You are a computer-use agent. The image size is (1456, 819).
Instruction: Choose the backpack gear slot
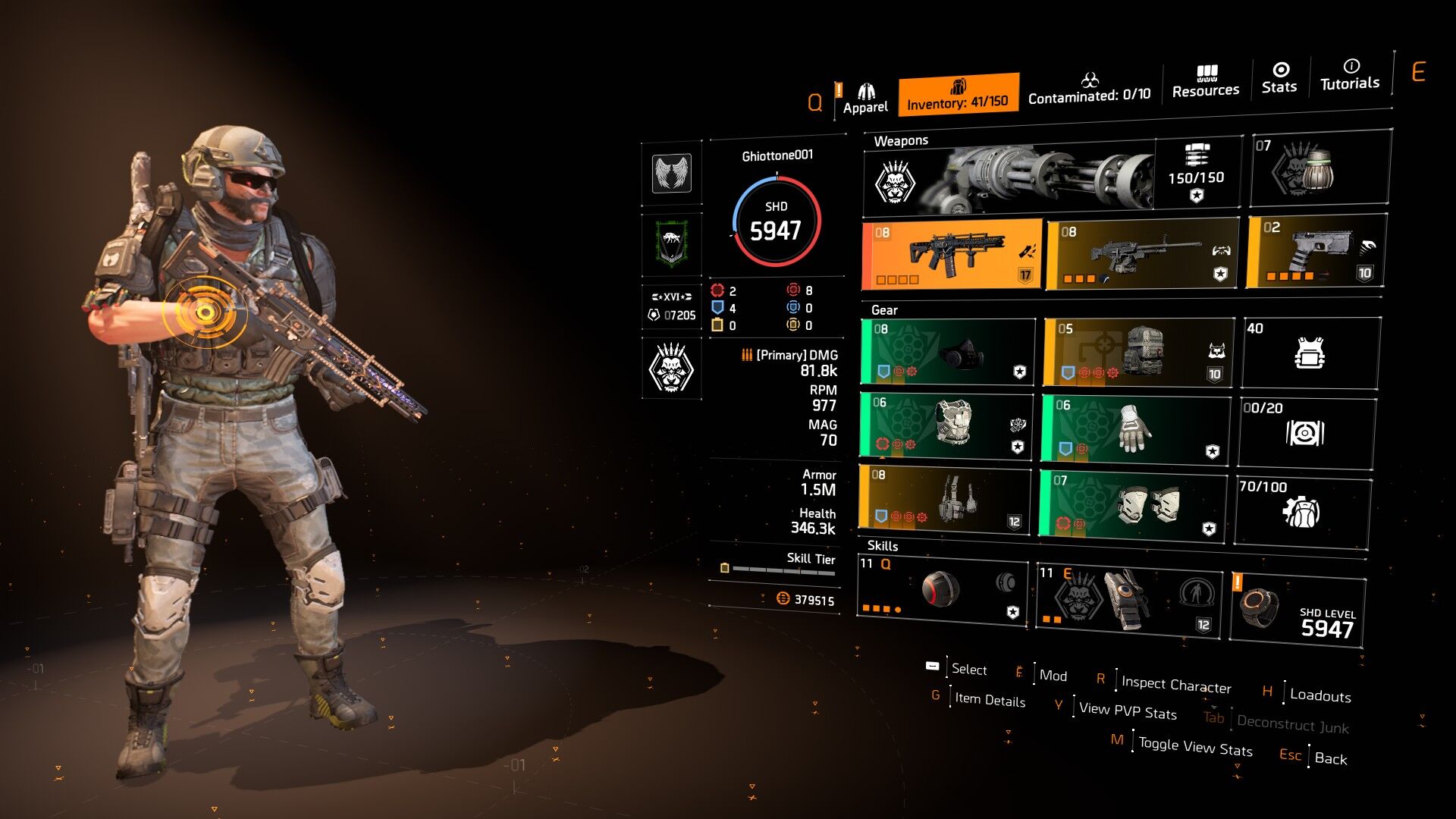[1137, 352]
